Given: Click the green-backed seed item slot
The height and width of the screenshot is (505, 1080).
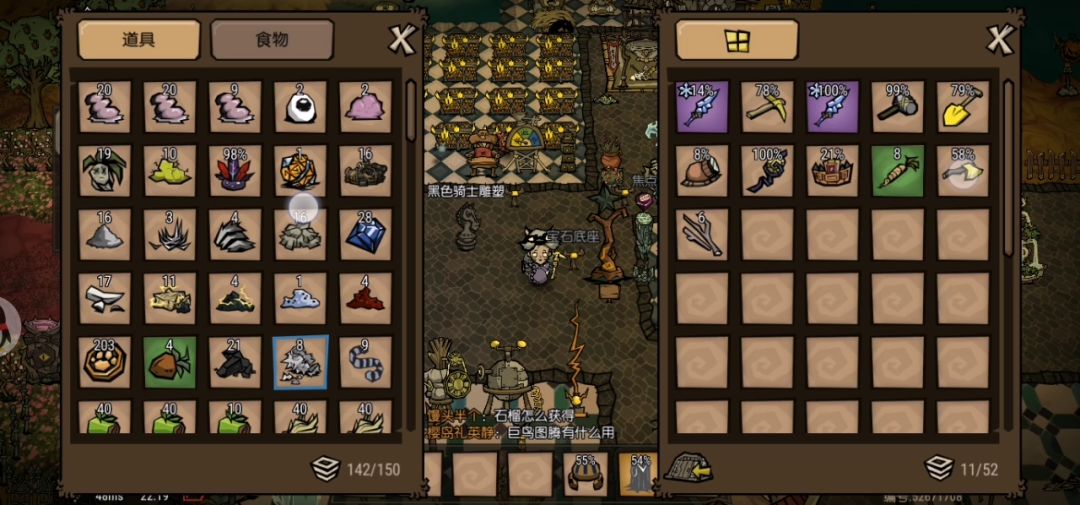Looking at the screenshot, I should click(x=170, y=362).
